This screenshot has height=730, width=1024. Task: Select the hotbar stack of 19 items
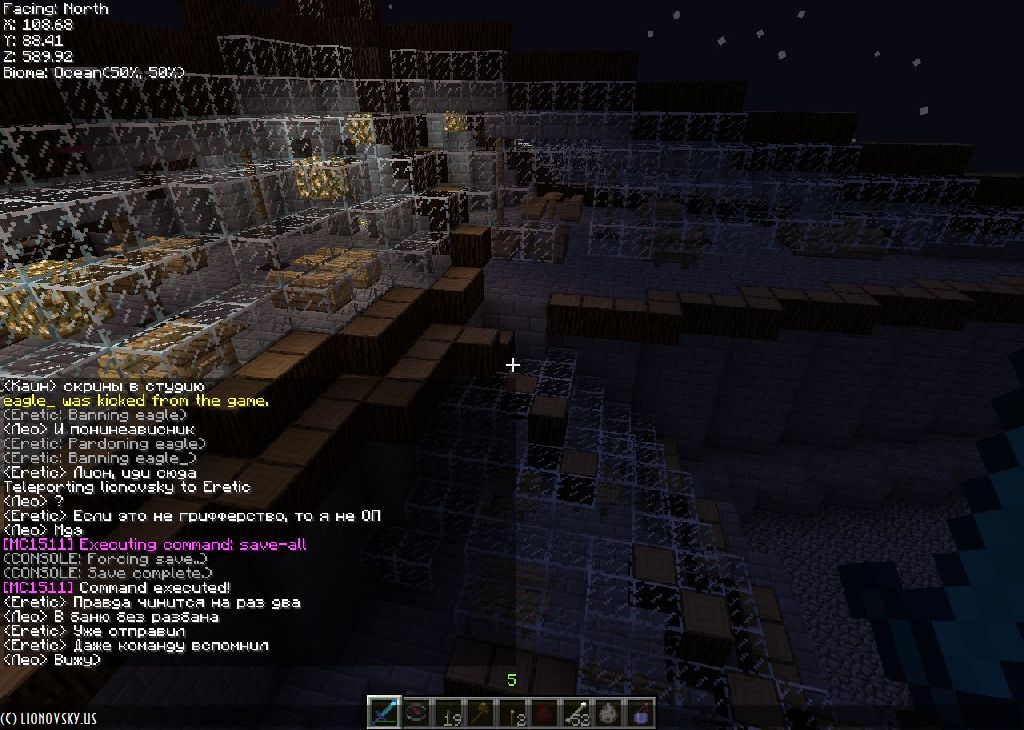[448, 712]
